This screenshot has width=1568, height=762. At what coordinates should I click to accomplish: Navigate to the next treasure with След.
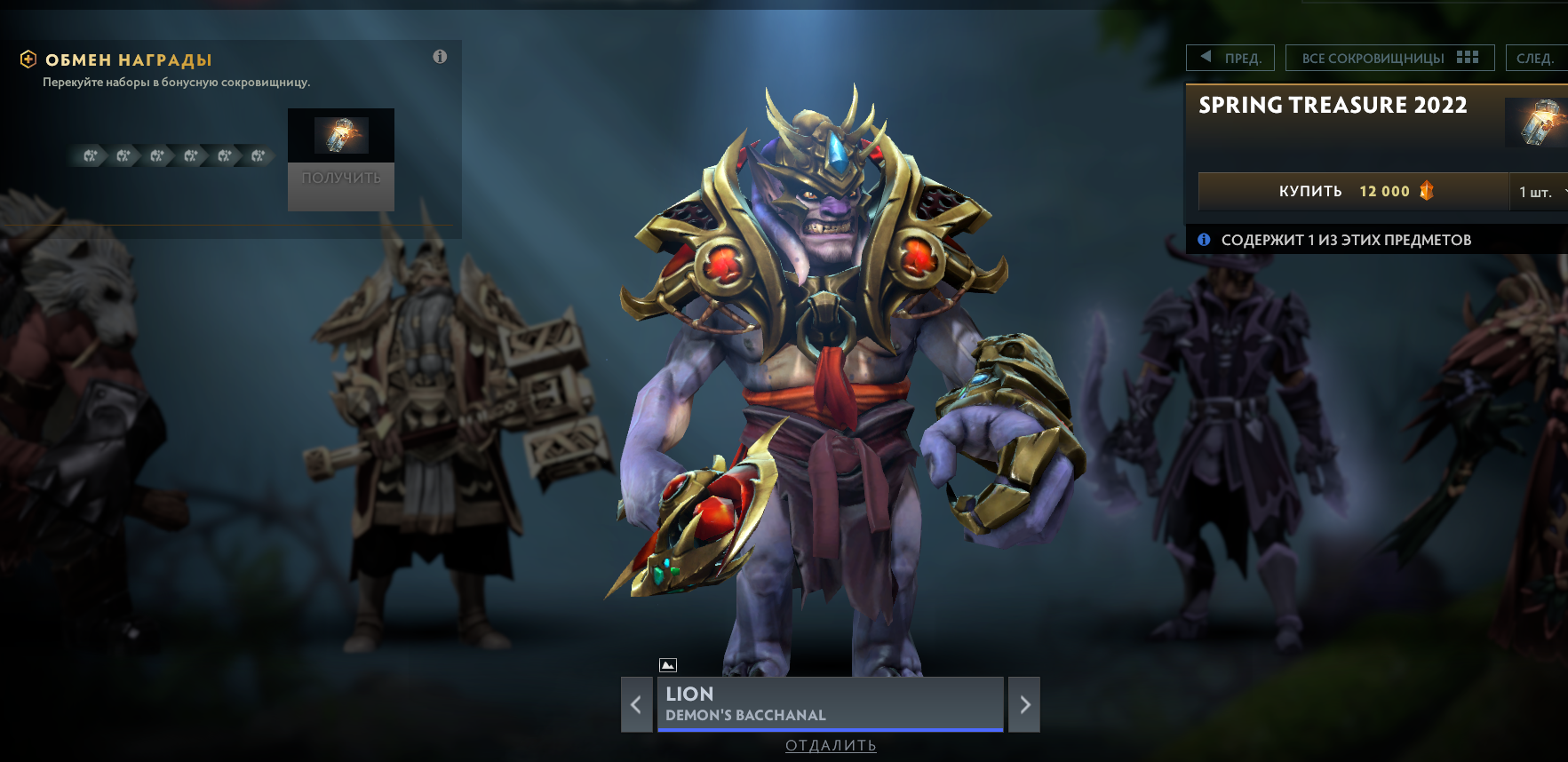coord(1537,57)
